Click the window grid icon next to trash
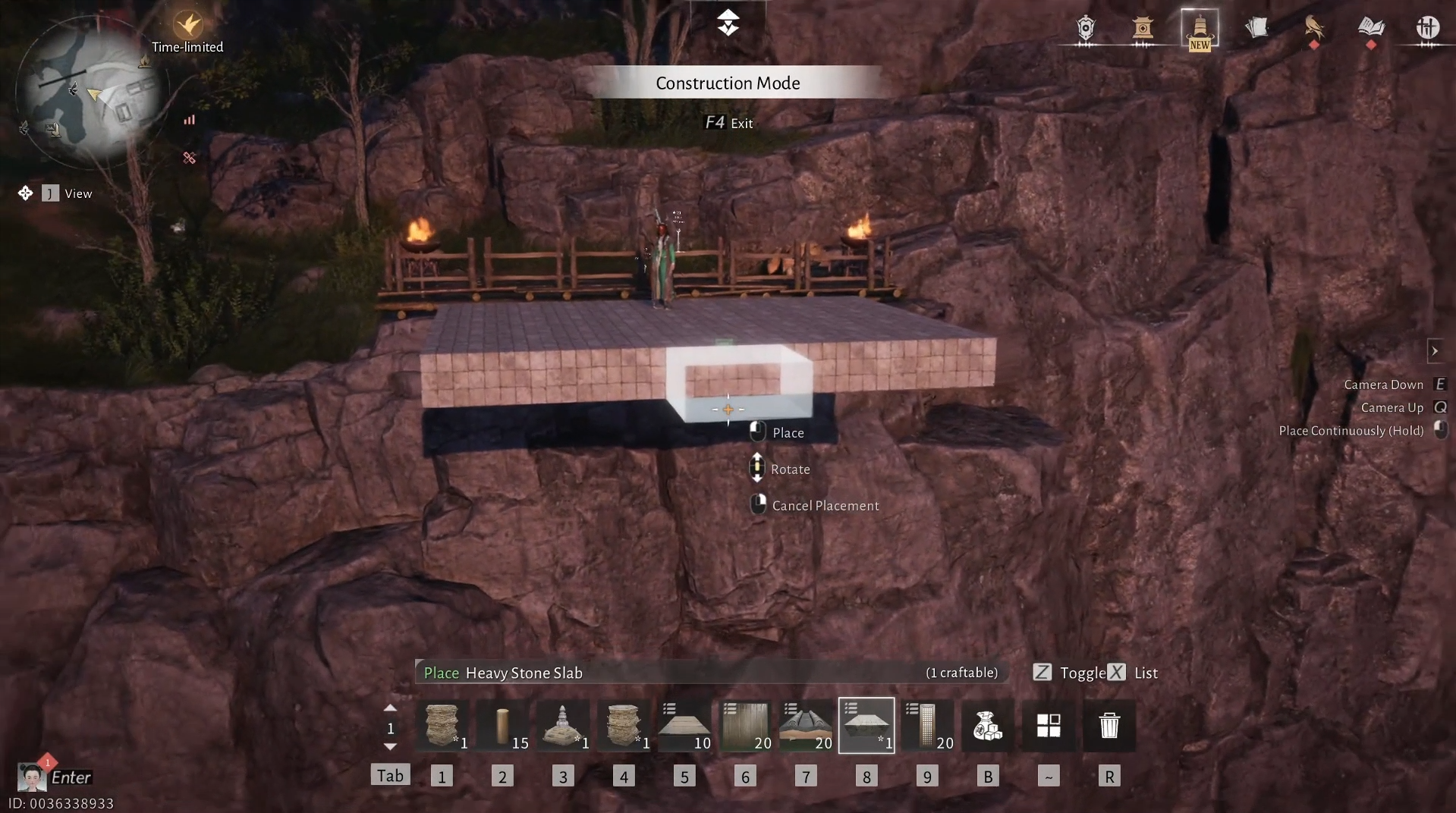 point(1049,725)
